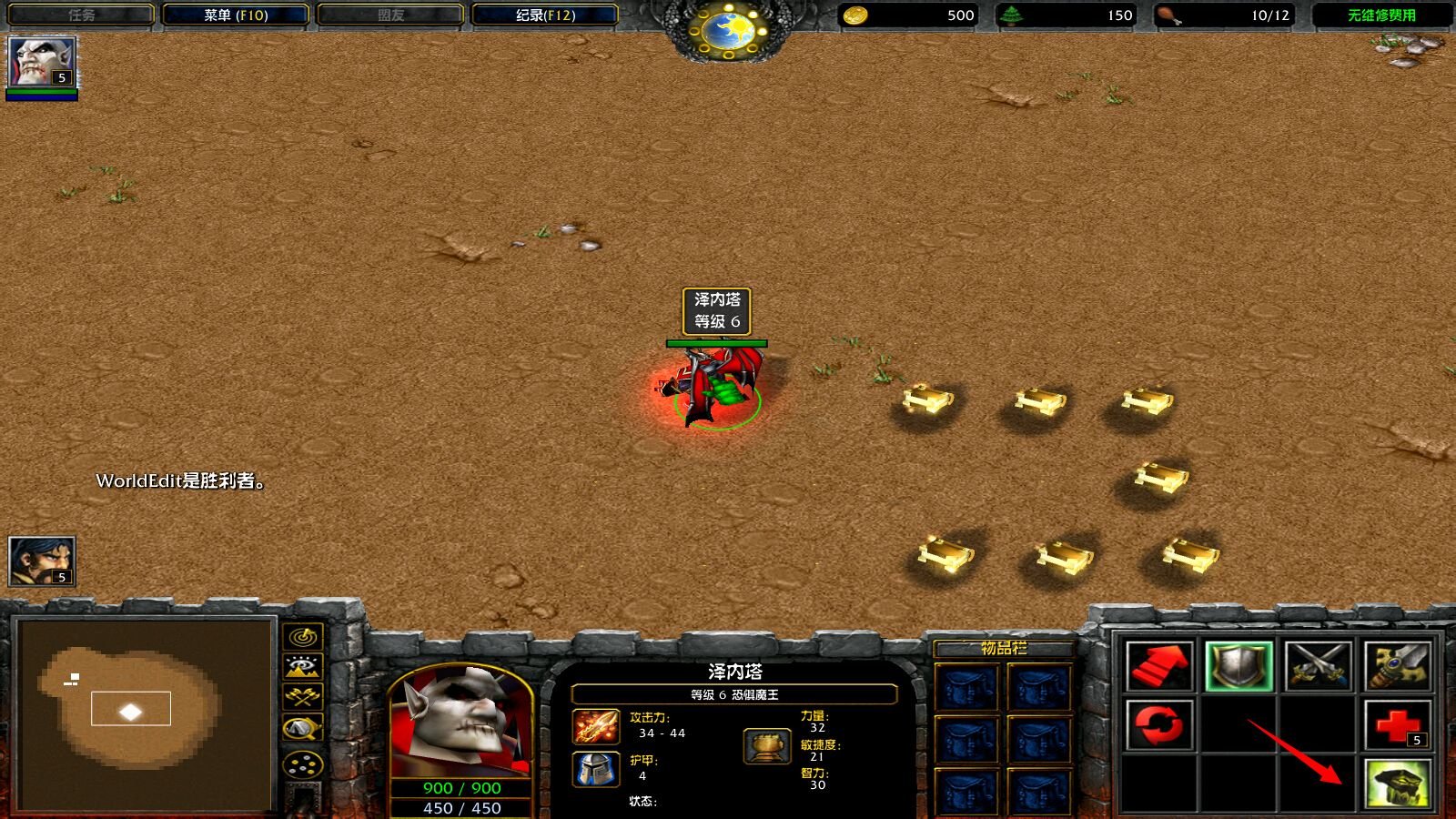The width and height of the screenshot is (1456, 819).
Task: Click the red circular arrows command
Action: click(1158, 725)
